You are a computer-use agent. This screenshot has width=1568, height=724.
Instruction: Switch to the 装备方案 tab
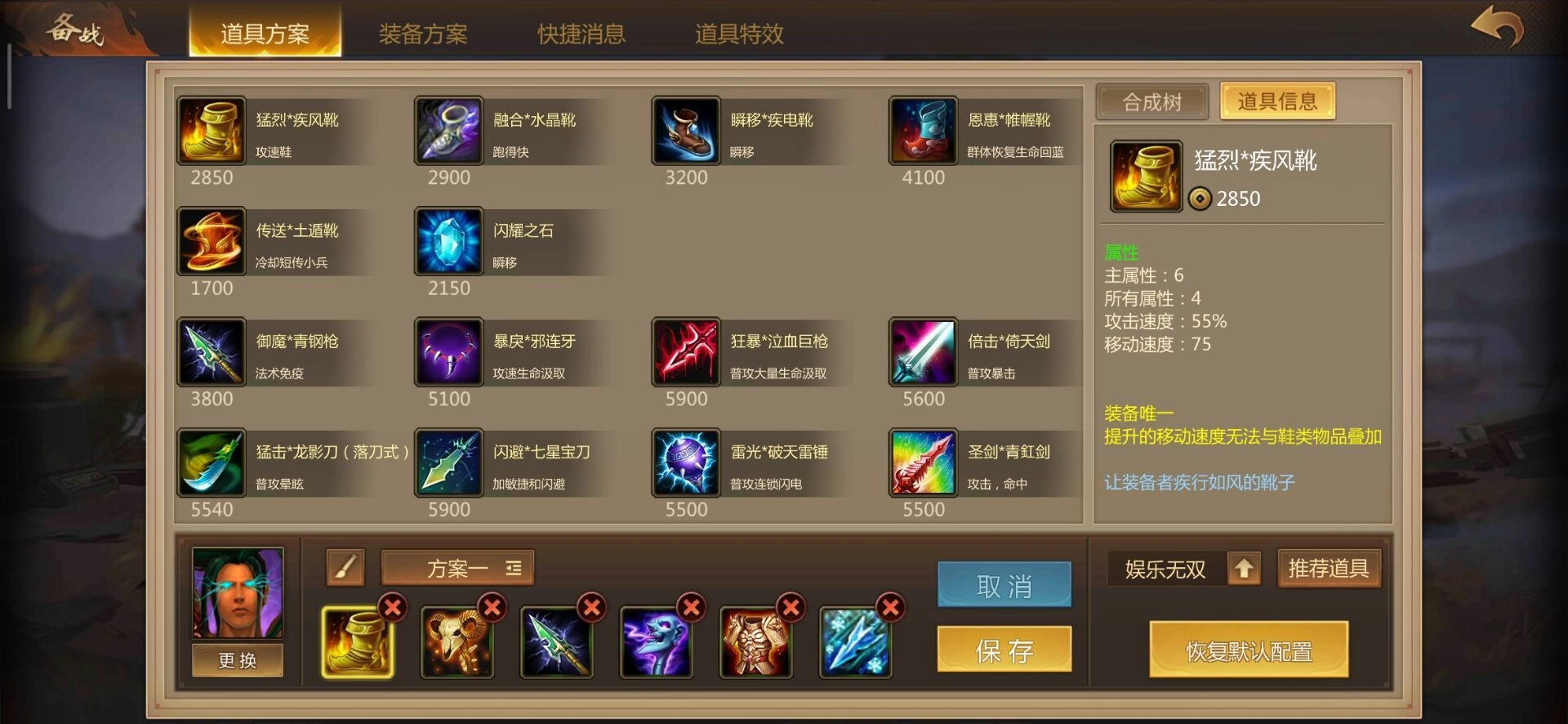[422, 34]
